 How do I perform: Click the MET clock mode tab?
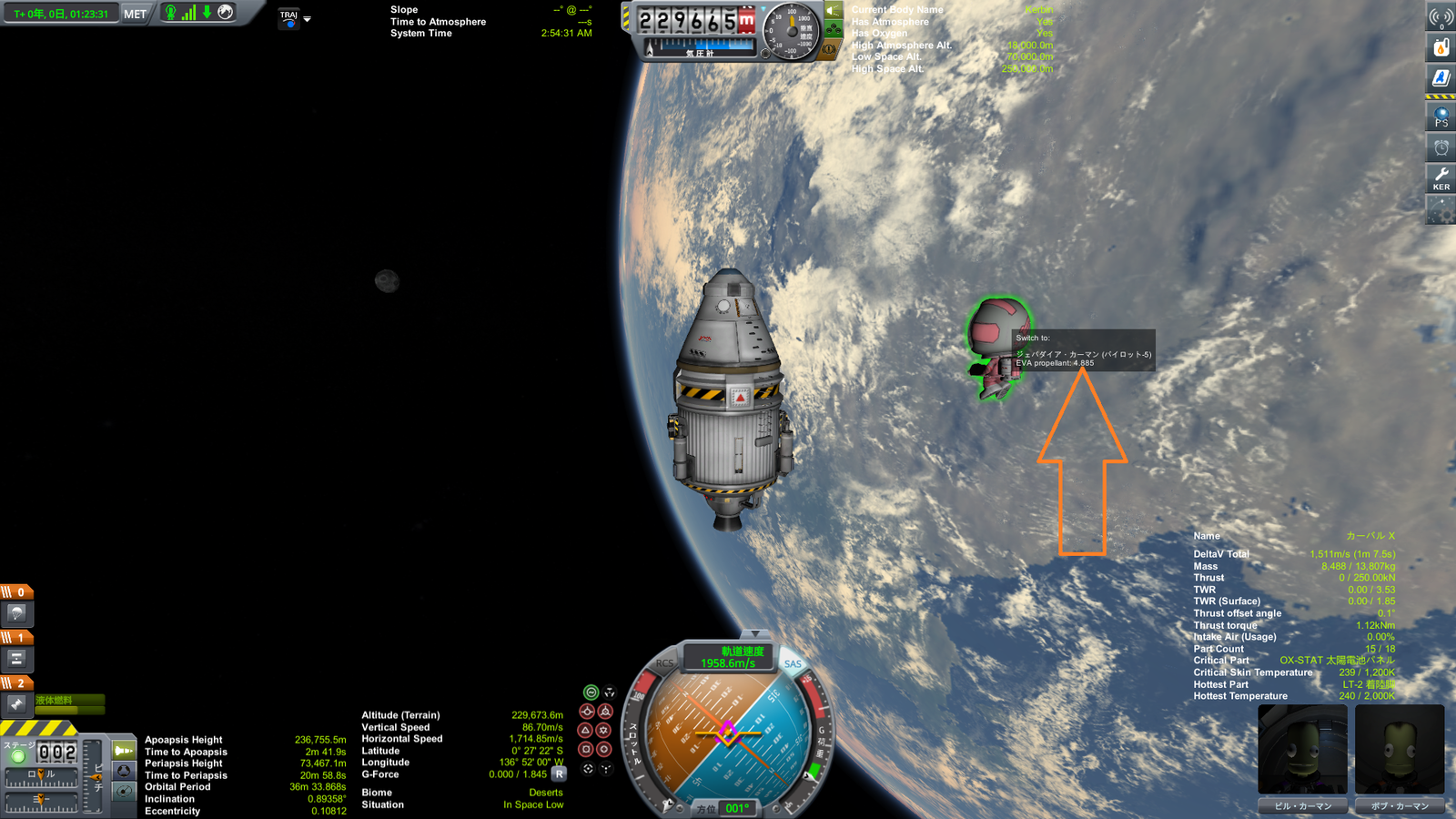click(135, 15)
